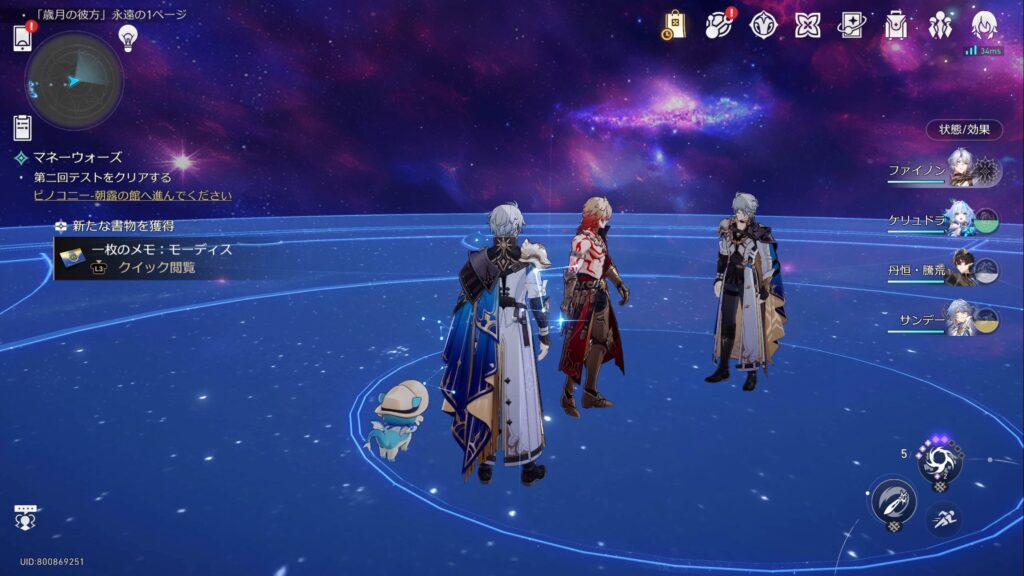Open the circular minimap
This screenshot has height=576, width=1024.
pos(74,81)
